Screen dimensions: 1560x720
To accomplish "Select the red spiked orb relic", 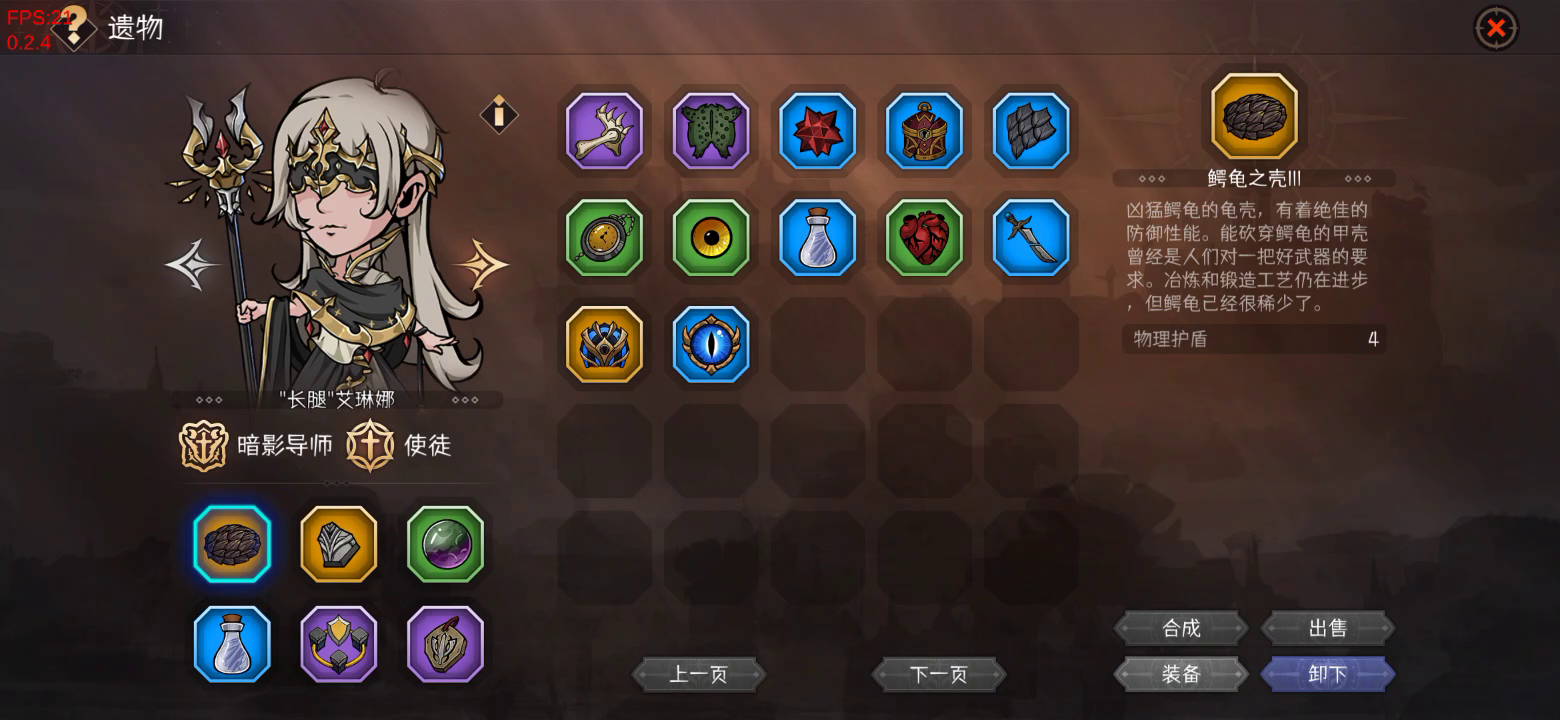I will click(818, 131).
